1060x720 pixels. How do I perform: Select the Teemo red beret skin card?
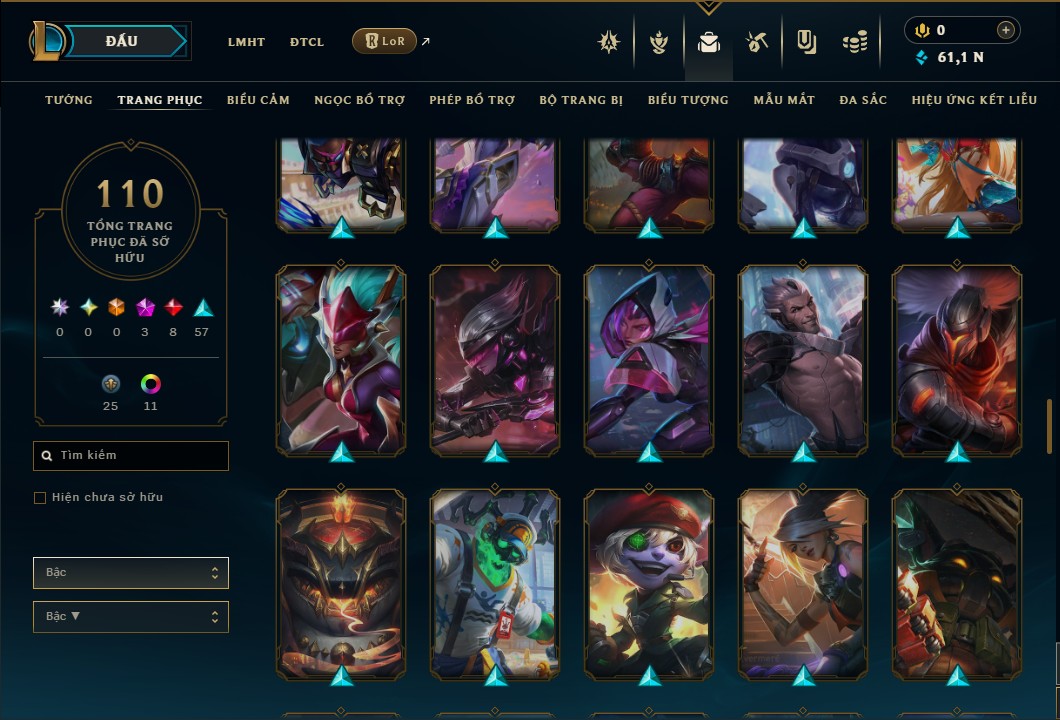click(649, 584)
